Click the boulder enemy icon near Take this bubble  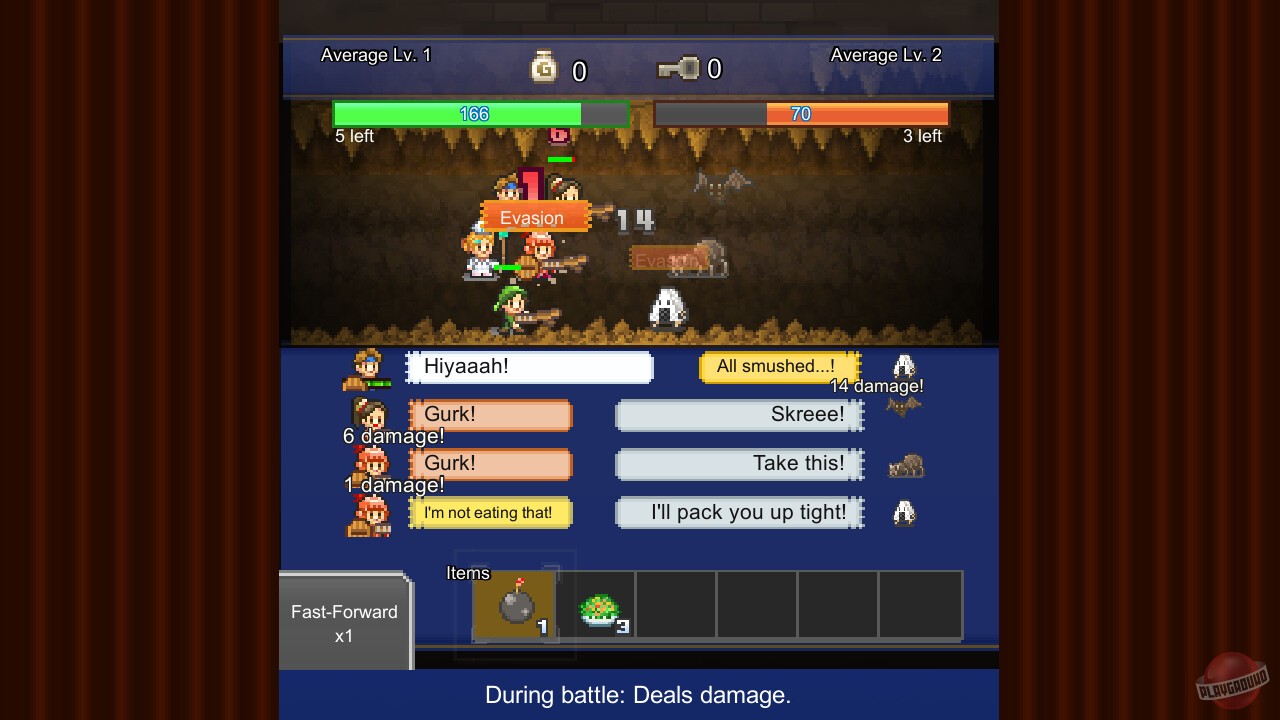point(903,464)
